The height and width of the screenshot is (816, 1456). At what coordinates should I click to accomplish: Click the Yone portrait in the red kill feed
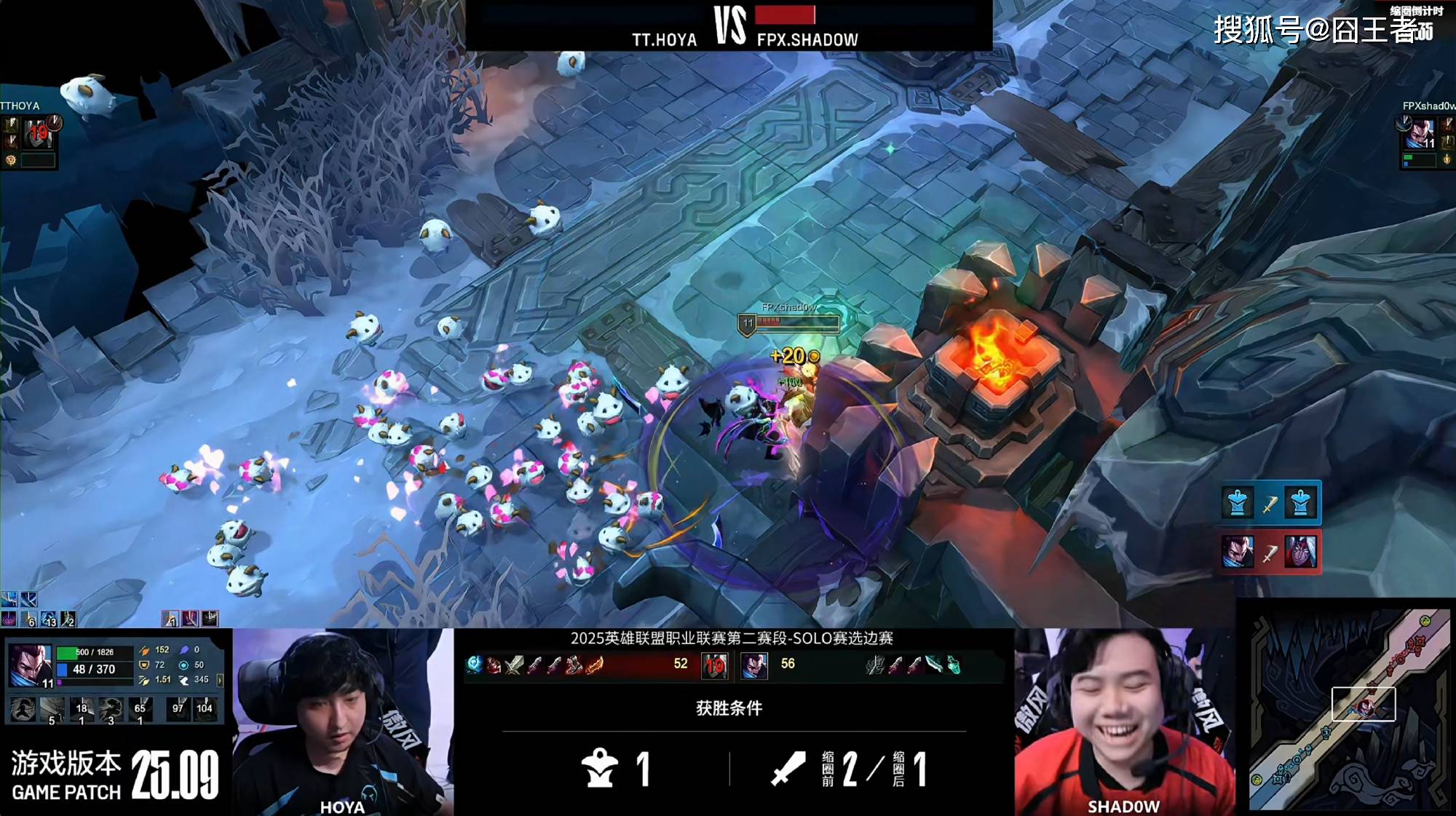[1301, 552]
